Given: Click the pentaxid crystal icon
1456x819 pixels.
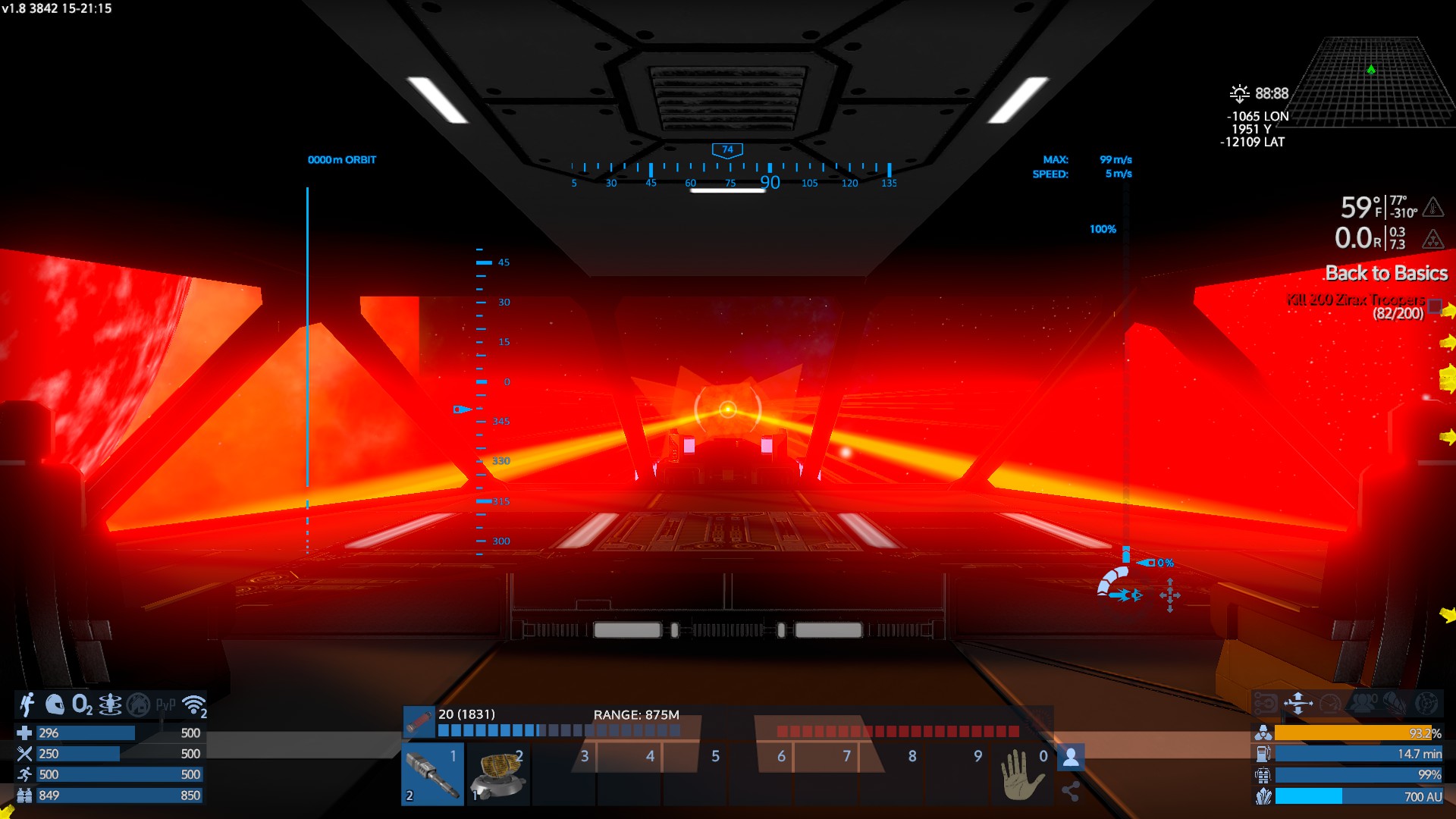Looking at the screenshot, I should pos(1263,796).
